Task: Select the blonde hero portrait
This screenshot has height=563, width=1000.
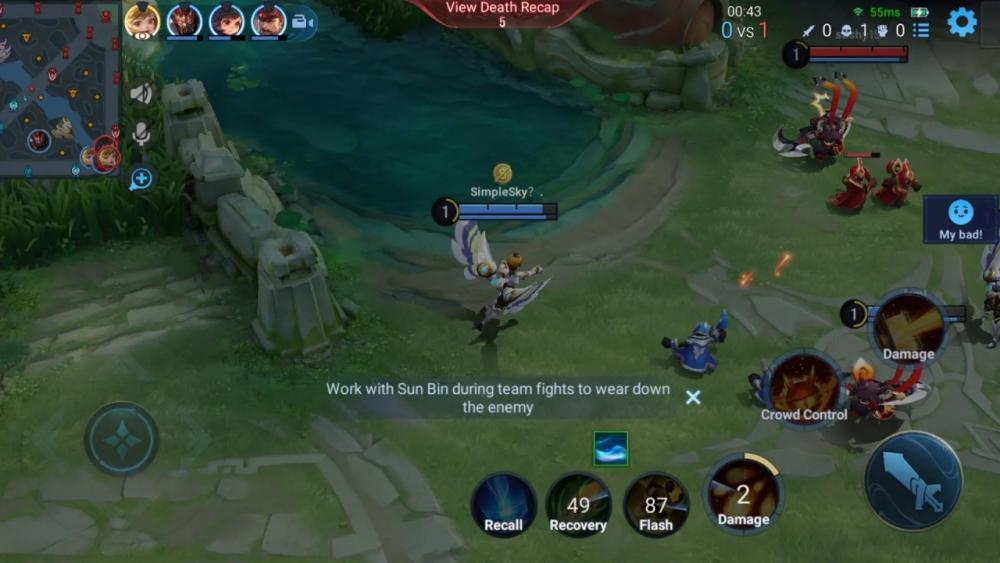Action: click(x=142, y=20)
